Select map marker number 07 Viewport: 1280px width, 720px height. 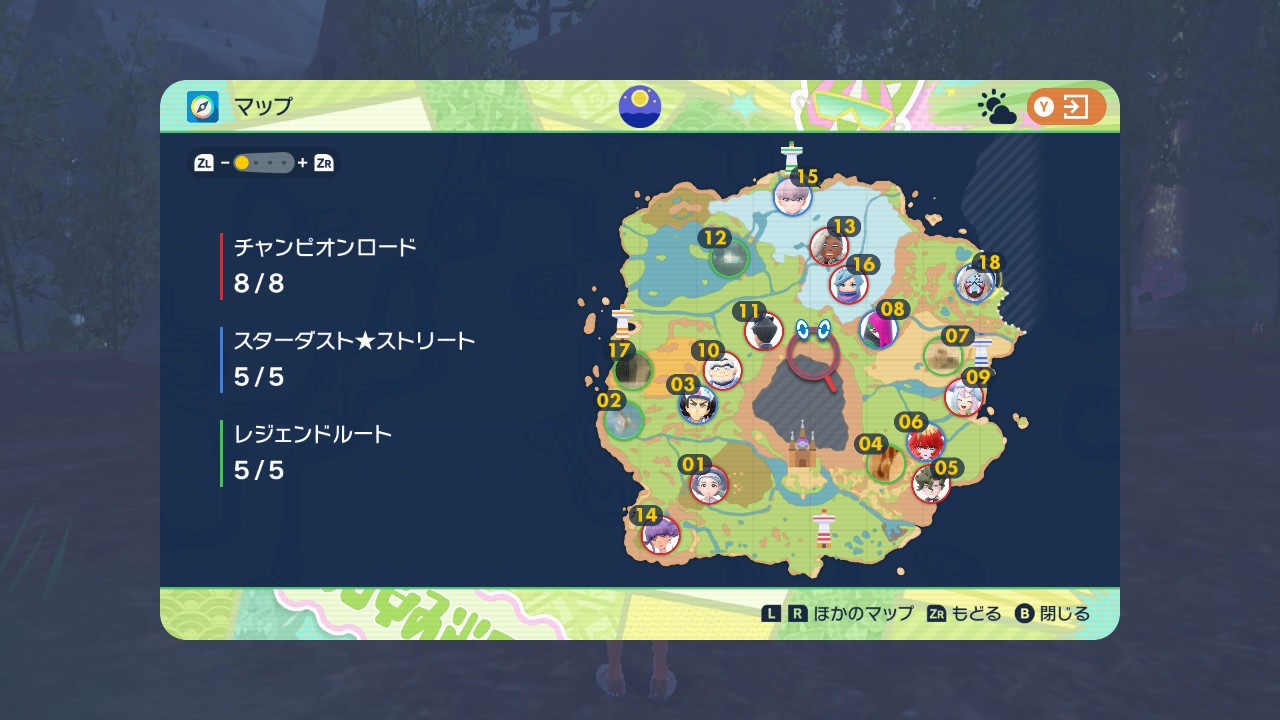[x=942, y=355]
